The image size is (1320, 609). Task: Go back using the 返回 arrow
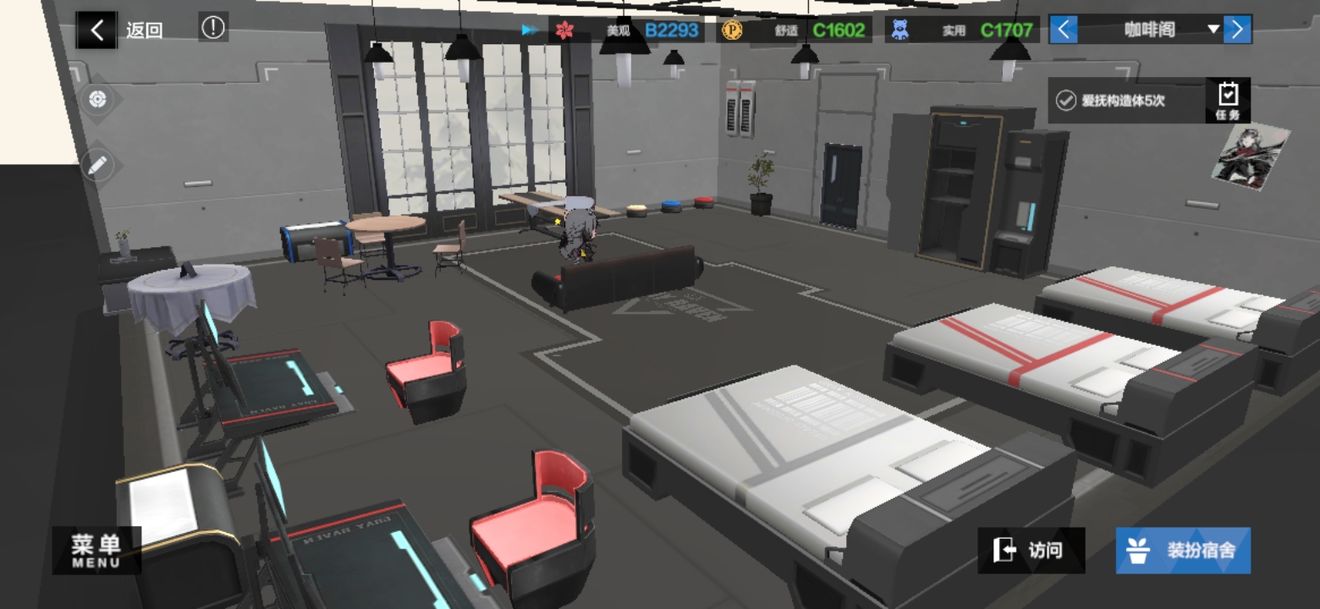(97, 30)
